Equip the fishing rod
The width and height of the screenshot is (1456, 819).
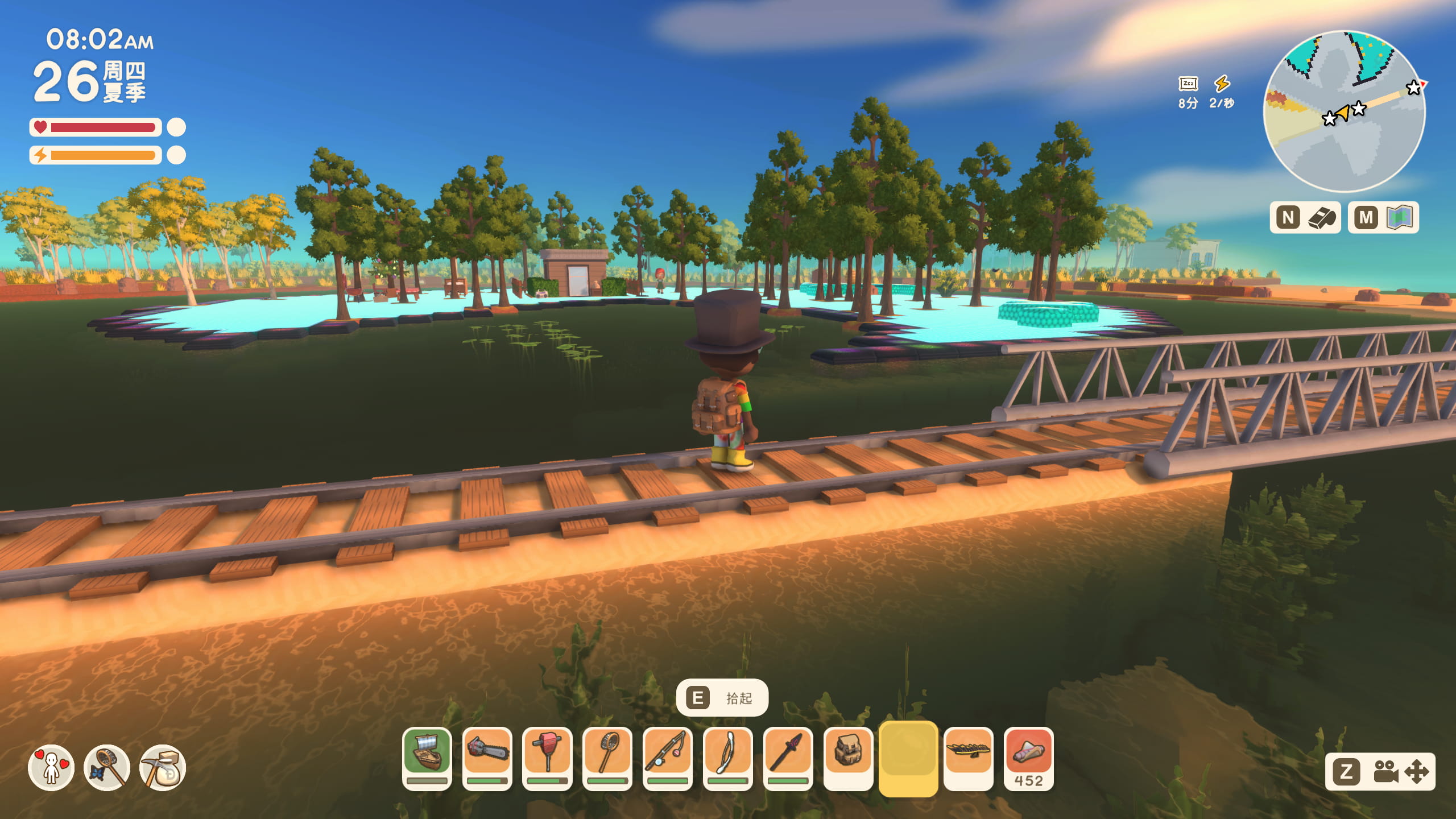pos(668,758)
